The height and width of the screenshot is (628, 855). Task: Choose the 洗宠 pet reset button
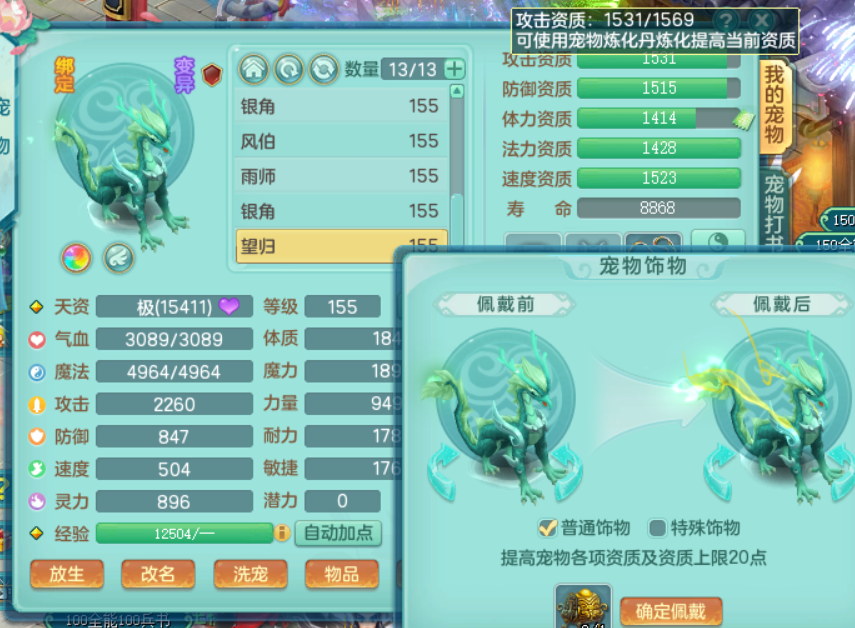(x=250, y=574)
